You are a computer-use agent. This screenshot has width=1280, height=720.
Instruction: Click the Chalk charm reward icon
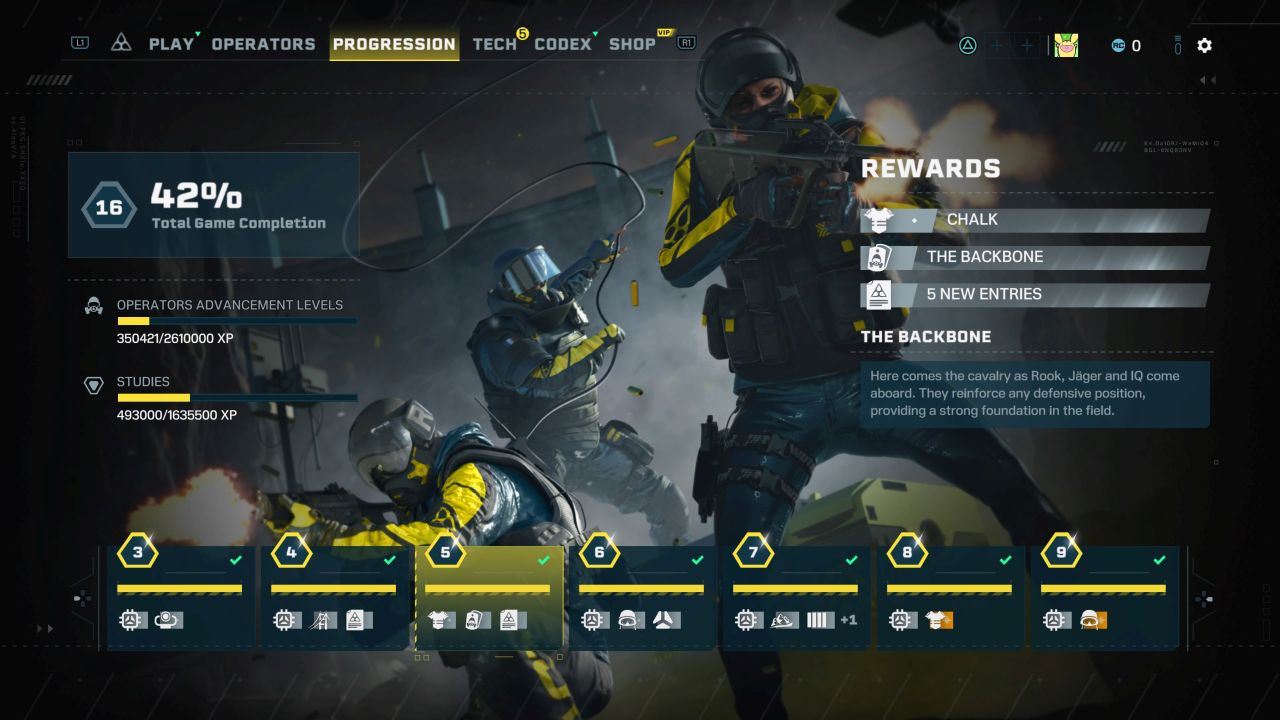tap(879, 219)
